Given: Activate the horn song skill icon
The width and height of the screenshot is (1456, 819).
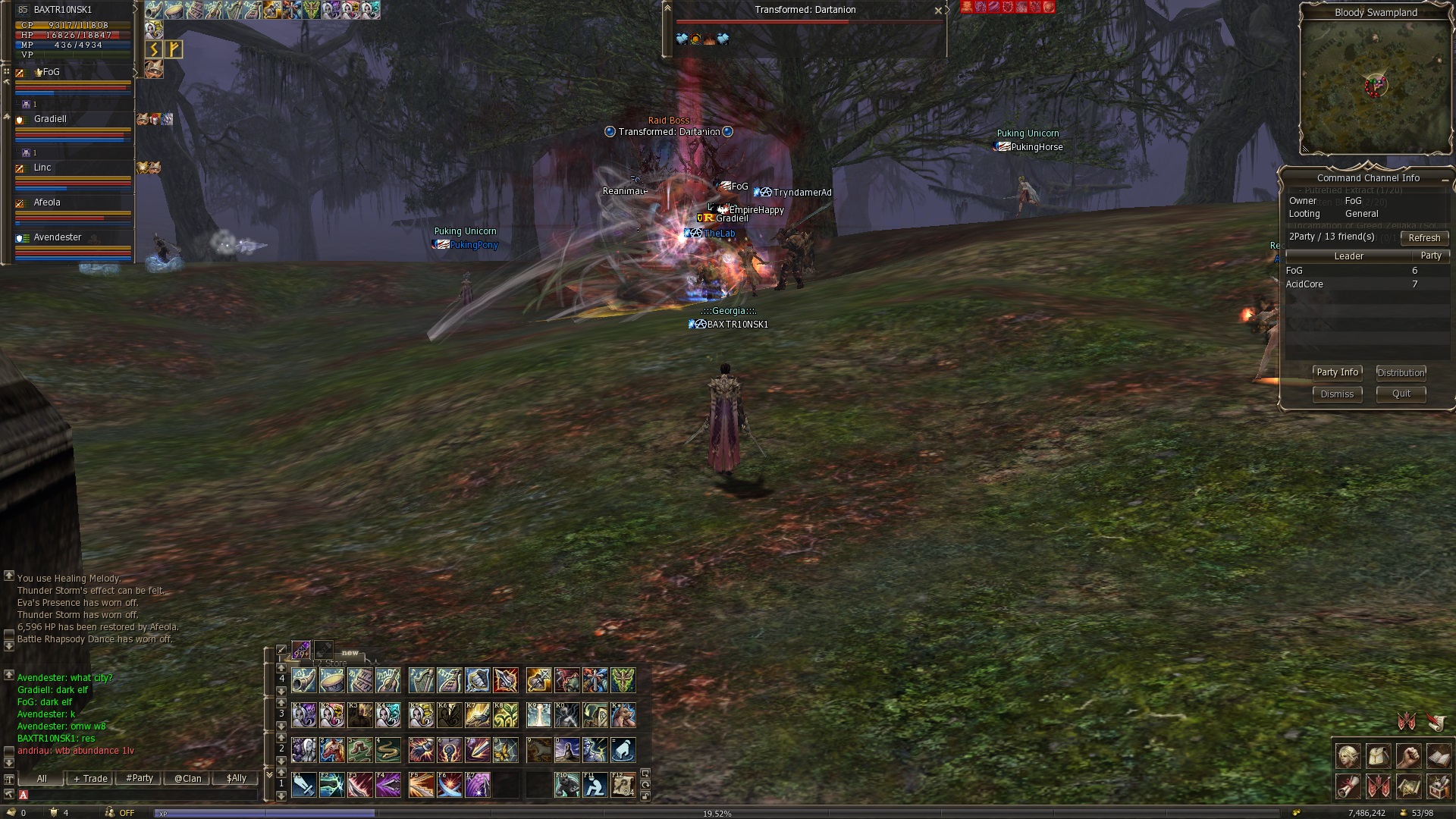Looking at the screenshot, I should pos(304,680).
